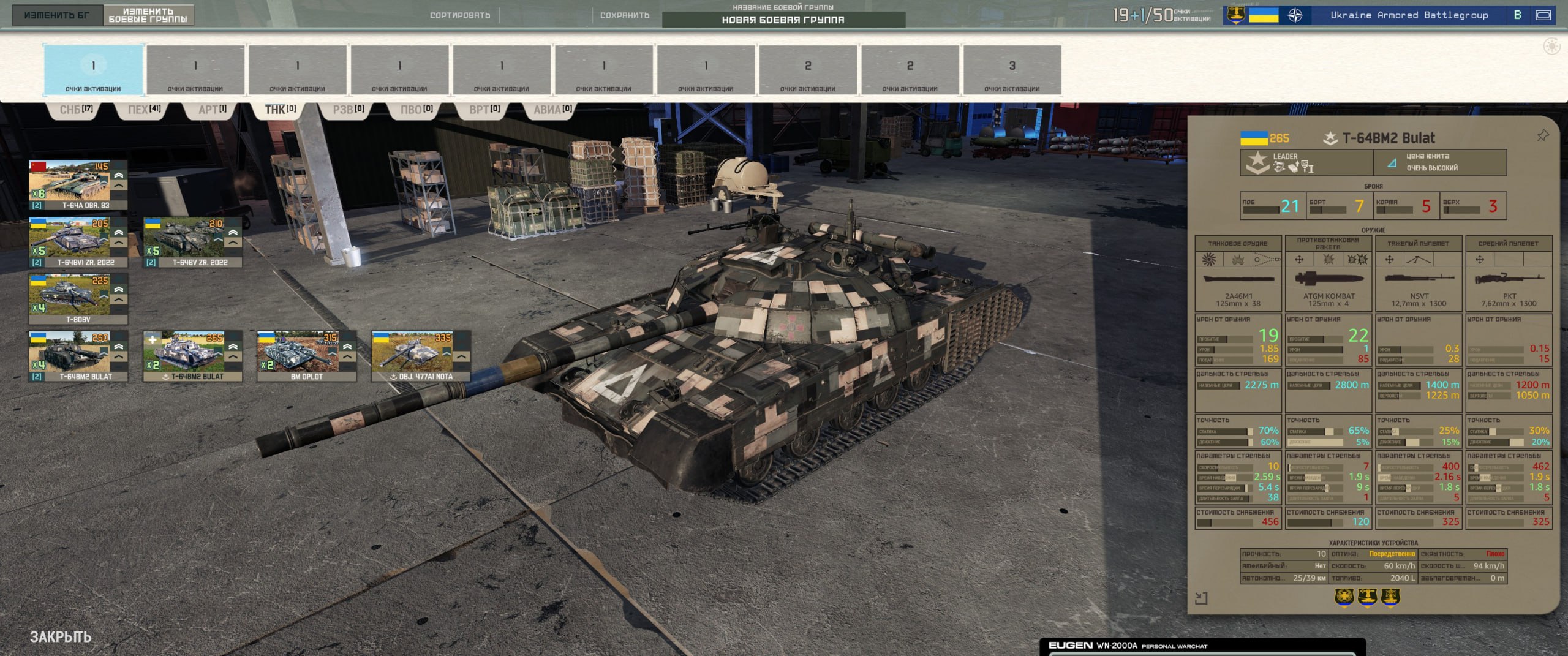The image size is (1568, 656).
Task: Close the armory with ЗАКРЫТЬ
Action: coord(61,637)
